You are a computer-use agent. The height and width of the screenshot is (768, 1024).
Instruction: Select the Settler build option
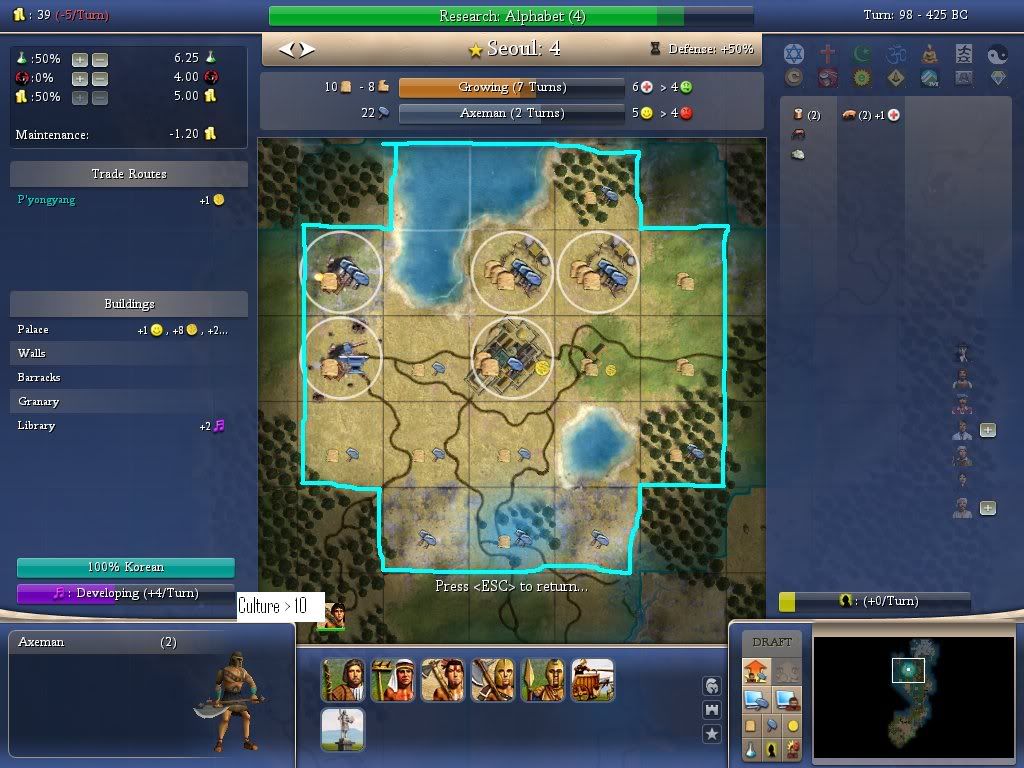coord(343,680)
